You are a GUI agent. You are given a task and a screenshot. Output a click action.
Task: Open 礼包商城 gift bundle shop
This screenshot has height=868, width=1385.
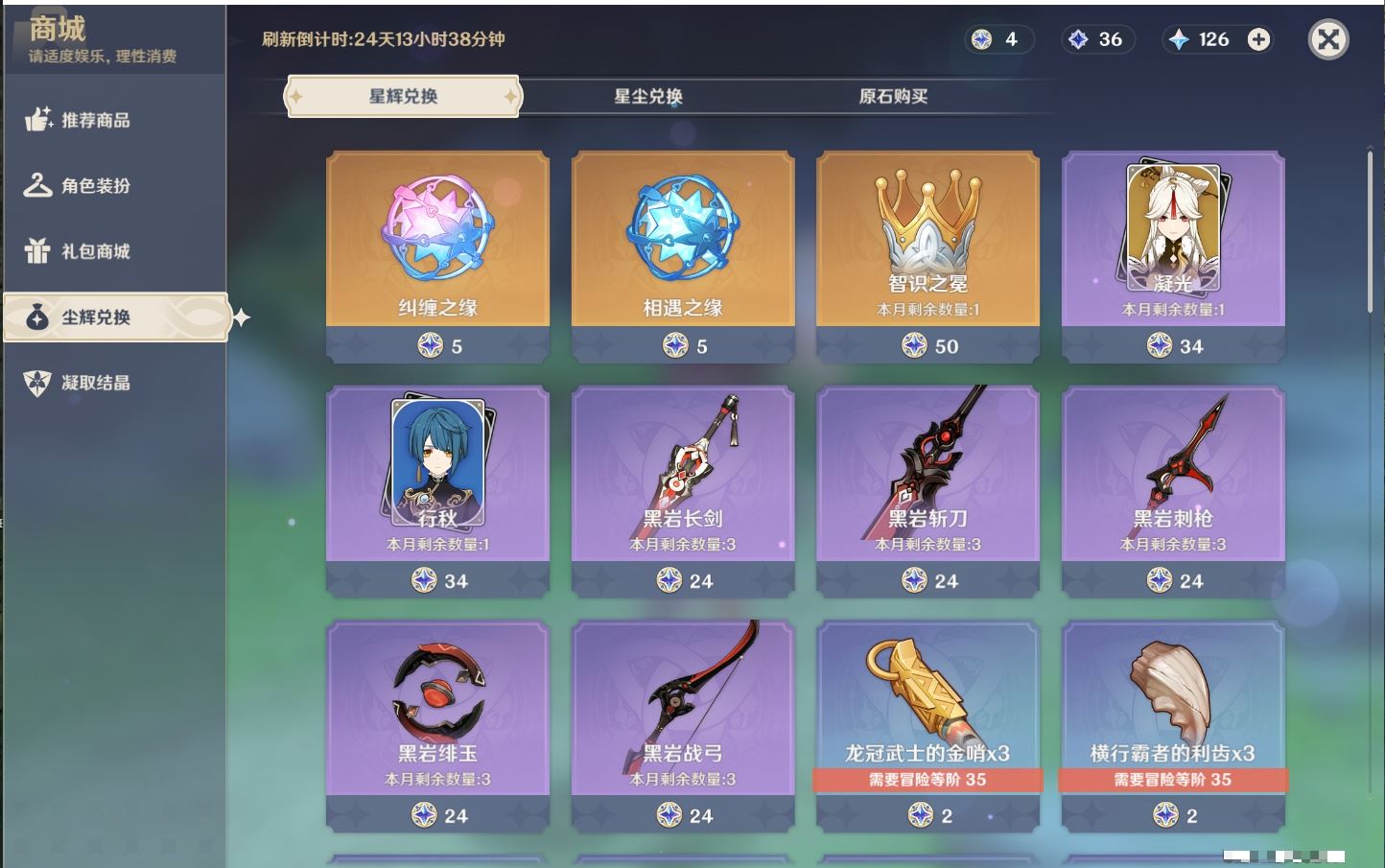(95, 251)
